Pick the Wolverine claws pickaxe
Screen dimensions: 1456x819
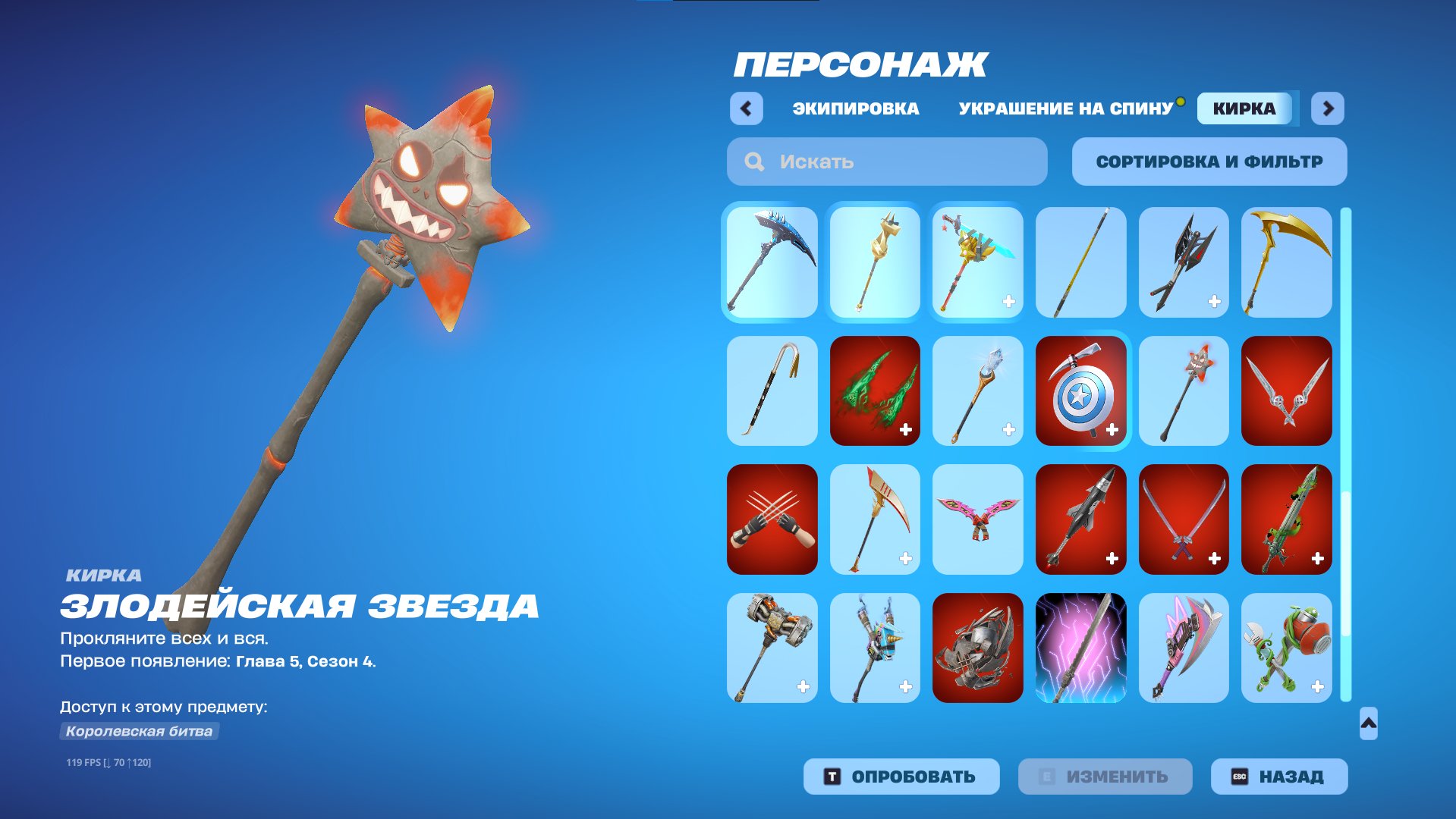pos(772,519)
